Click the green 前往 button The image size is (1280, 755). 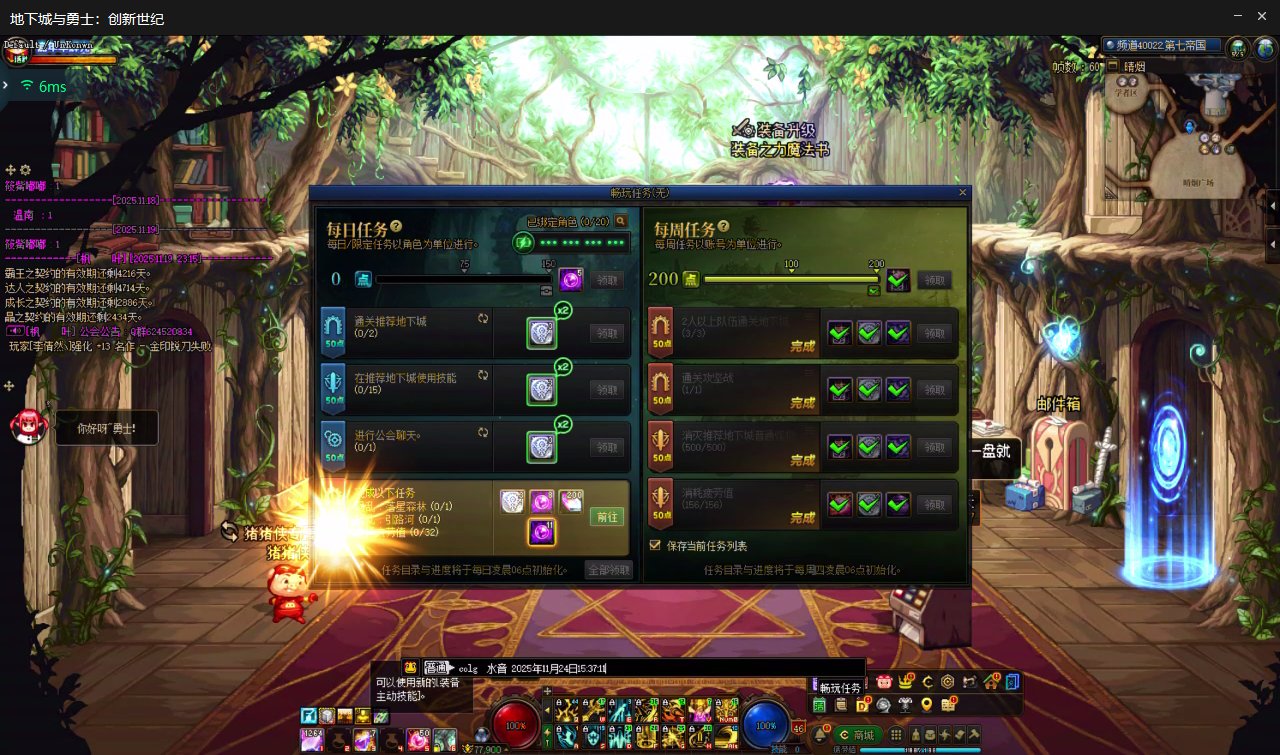606,517
